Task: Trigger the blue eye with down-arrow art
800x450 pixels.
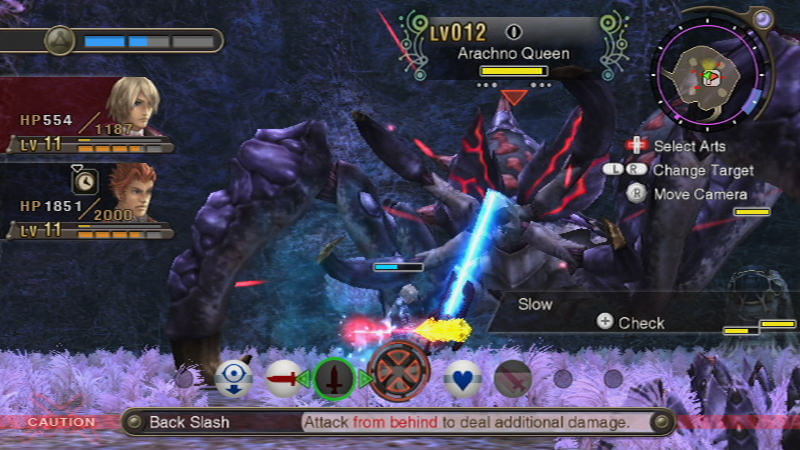Action: click(233, 378)
